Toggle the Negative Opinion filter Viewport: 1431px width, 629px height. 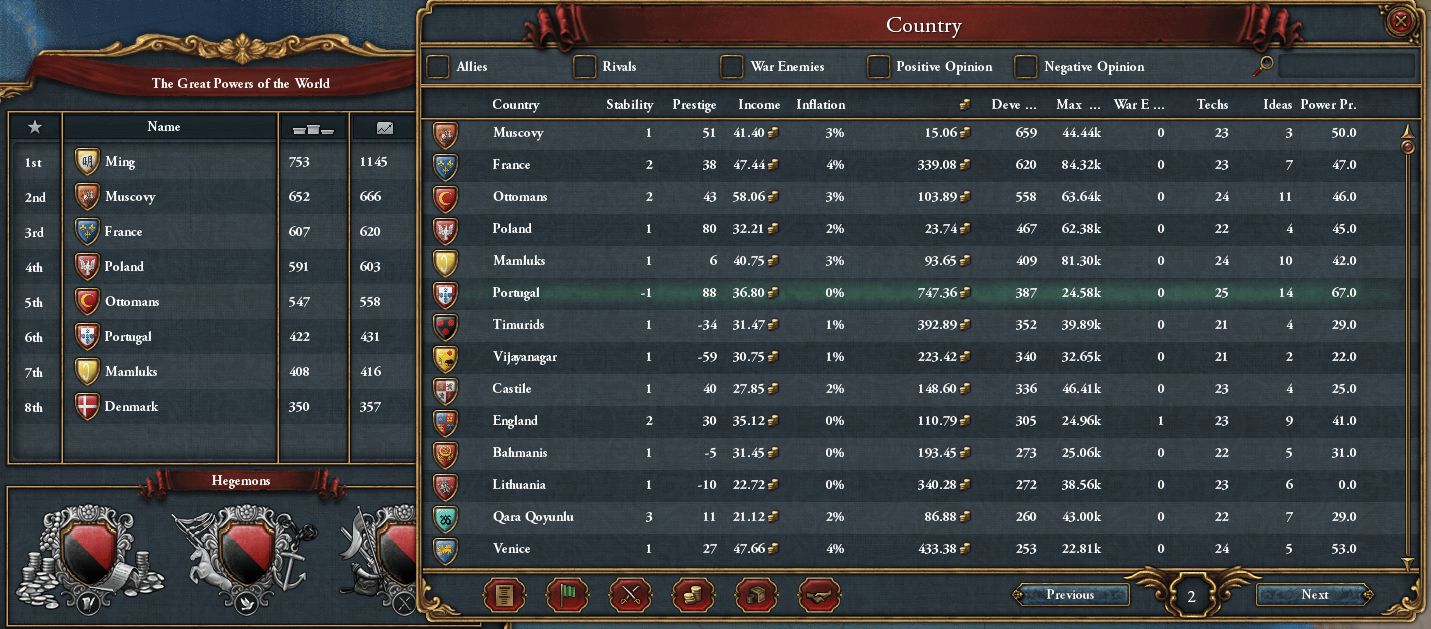pyautogui.click(x=1026, y=67)
